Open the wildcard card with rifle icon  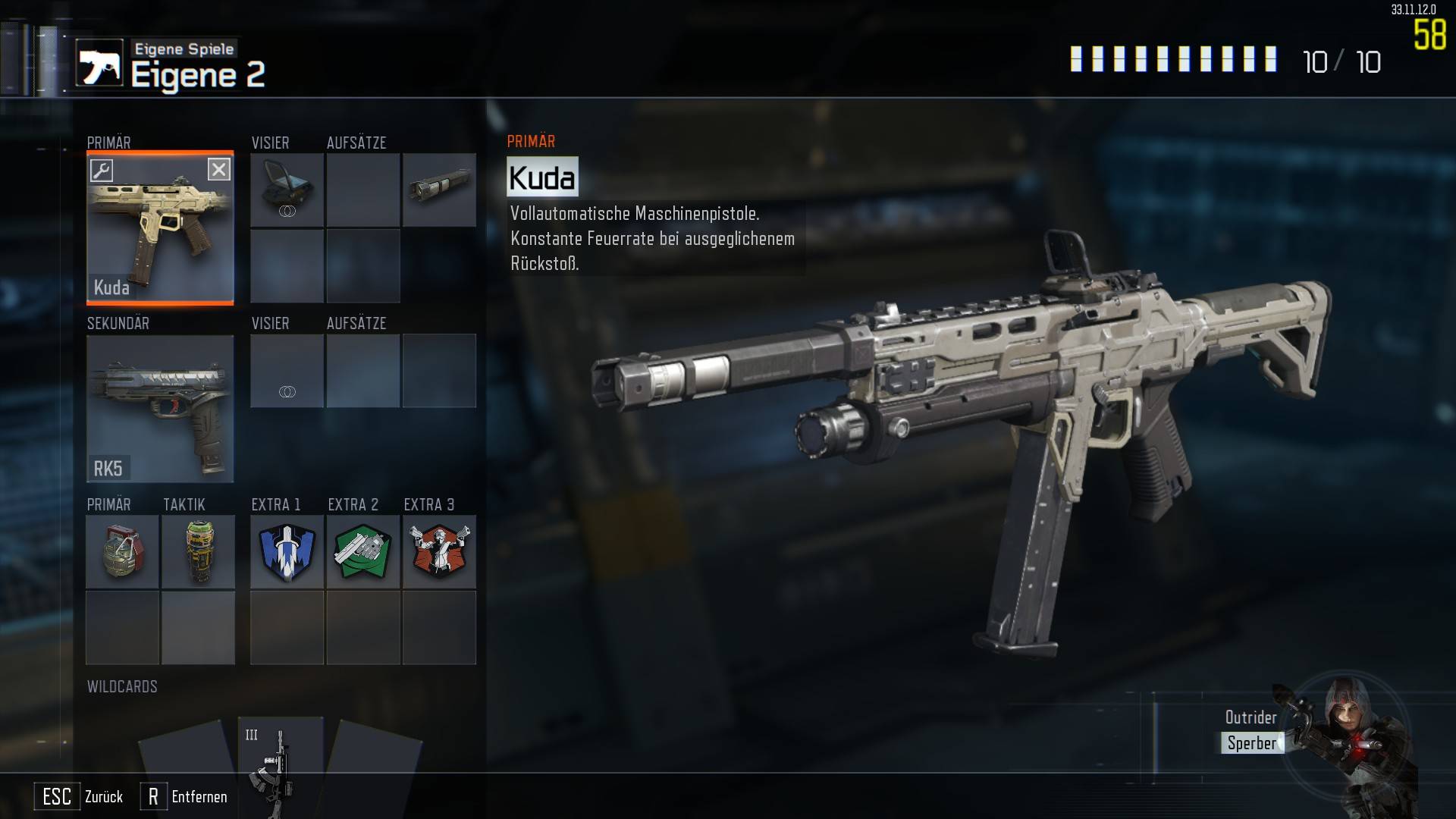(x=280, y=758)
